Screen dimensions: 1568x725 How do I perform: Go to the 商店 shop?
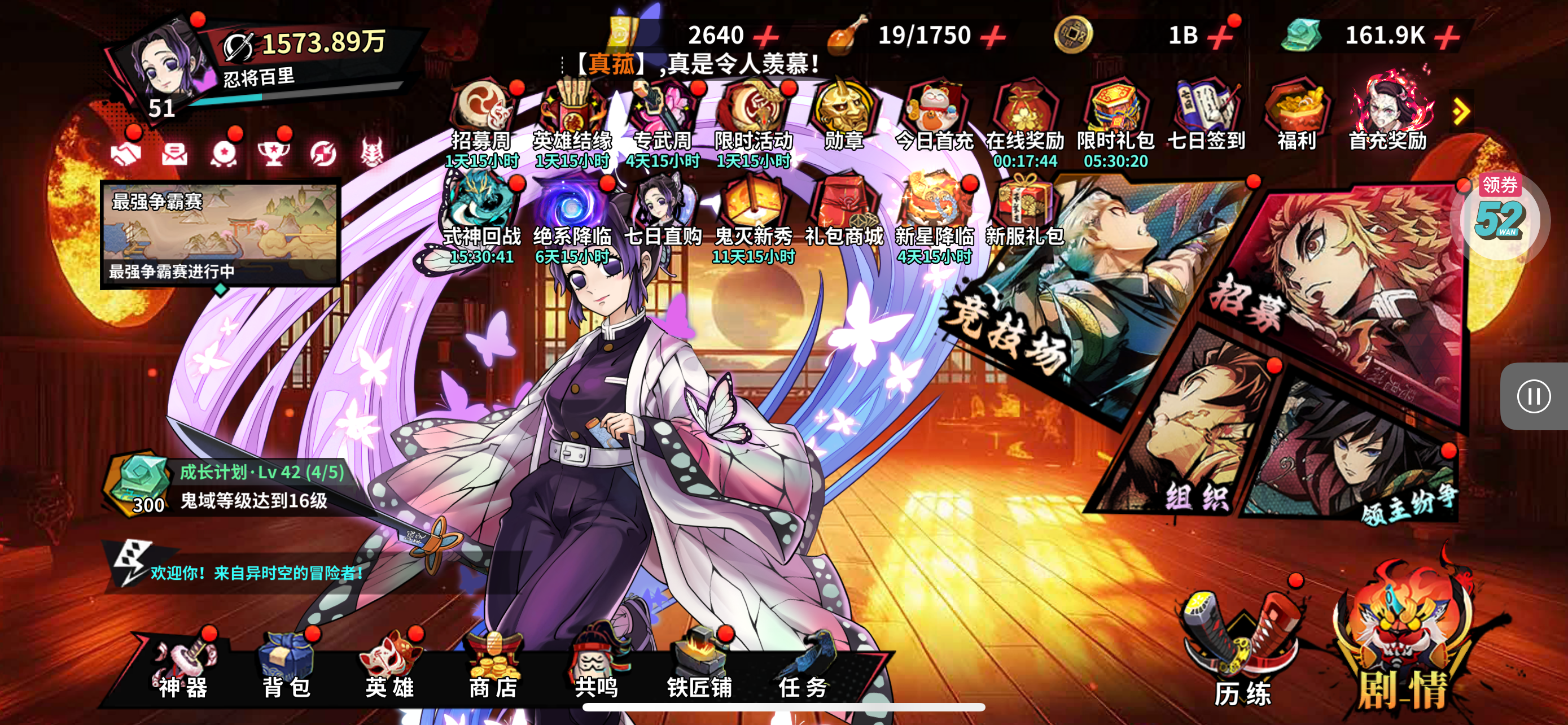click(493, 667)
